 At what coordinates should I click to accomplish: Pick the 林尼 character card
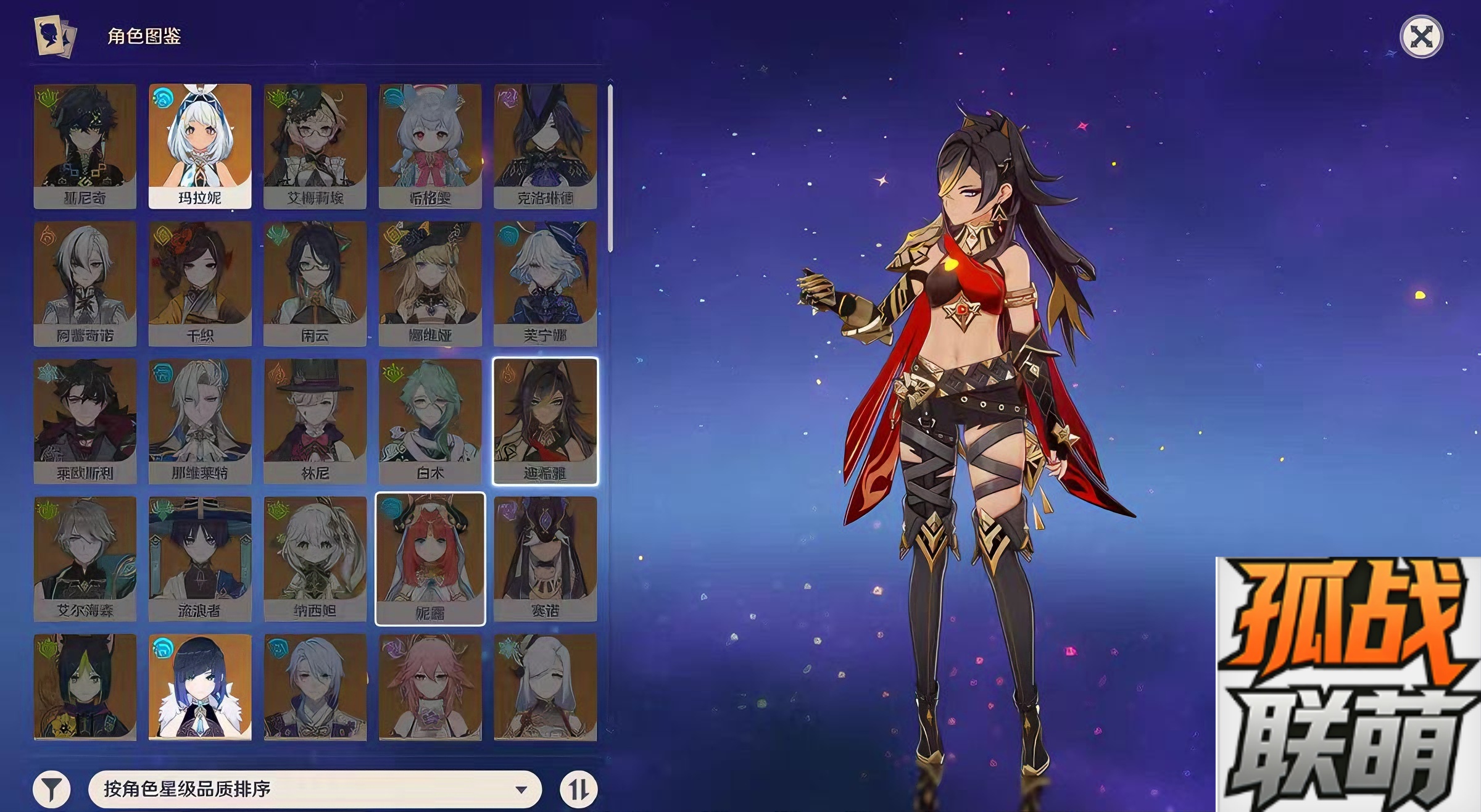tap(315, 421)
